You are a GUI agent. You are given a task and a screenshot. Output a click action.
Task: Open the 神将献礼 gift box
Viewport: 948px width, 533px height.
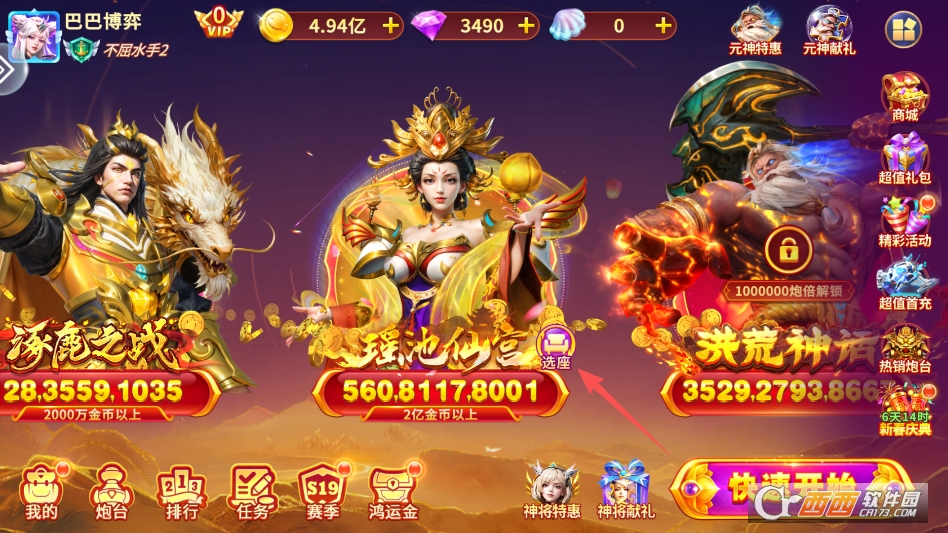625,490
